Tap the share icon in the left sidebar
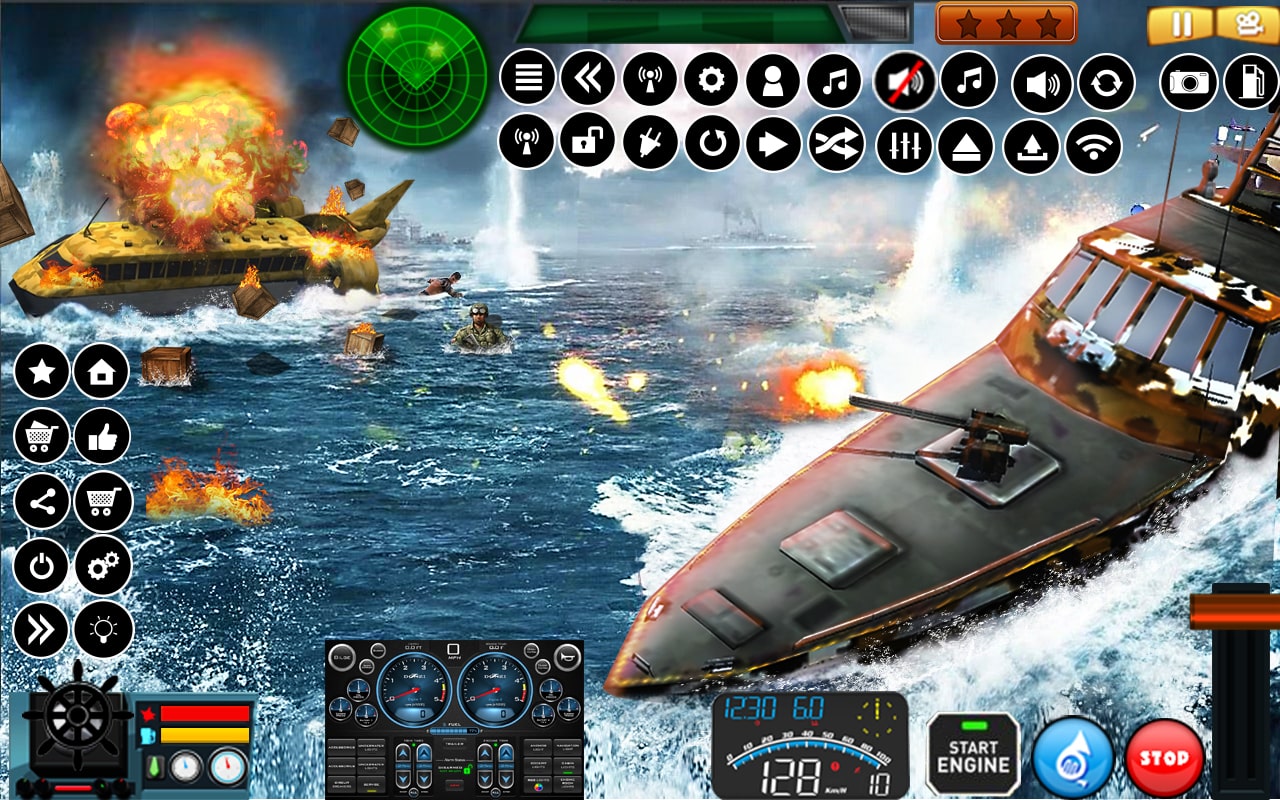 tap(40, 501)
